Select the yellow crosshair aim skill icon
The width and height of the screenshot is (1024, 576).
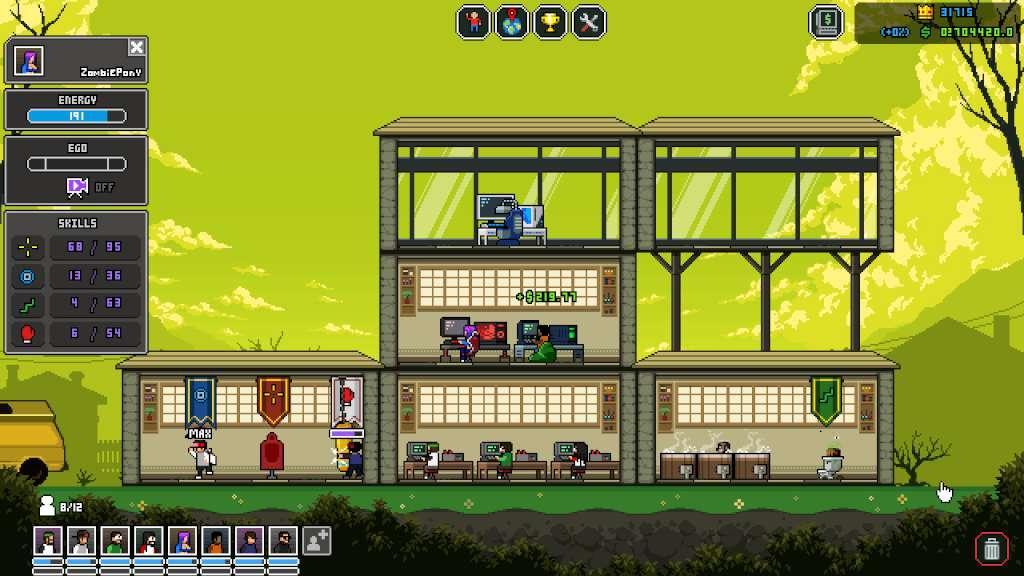27,246
